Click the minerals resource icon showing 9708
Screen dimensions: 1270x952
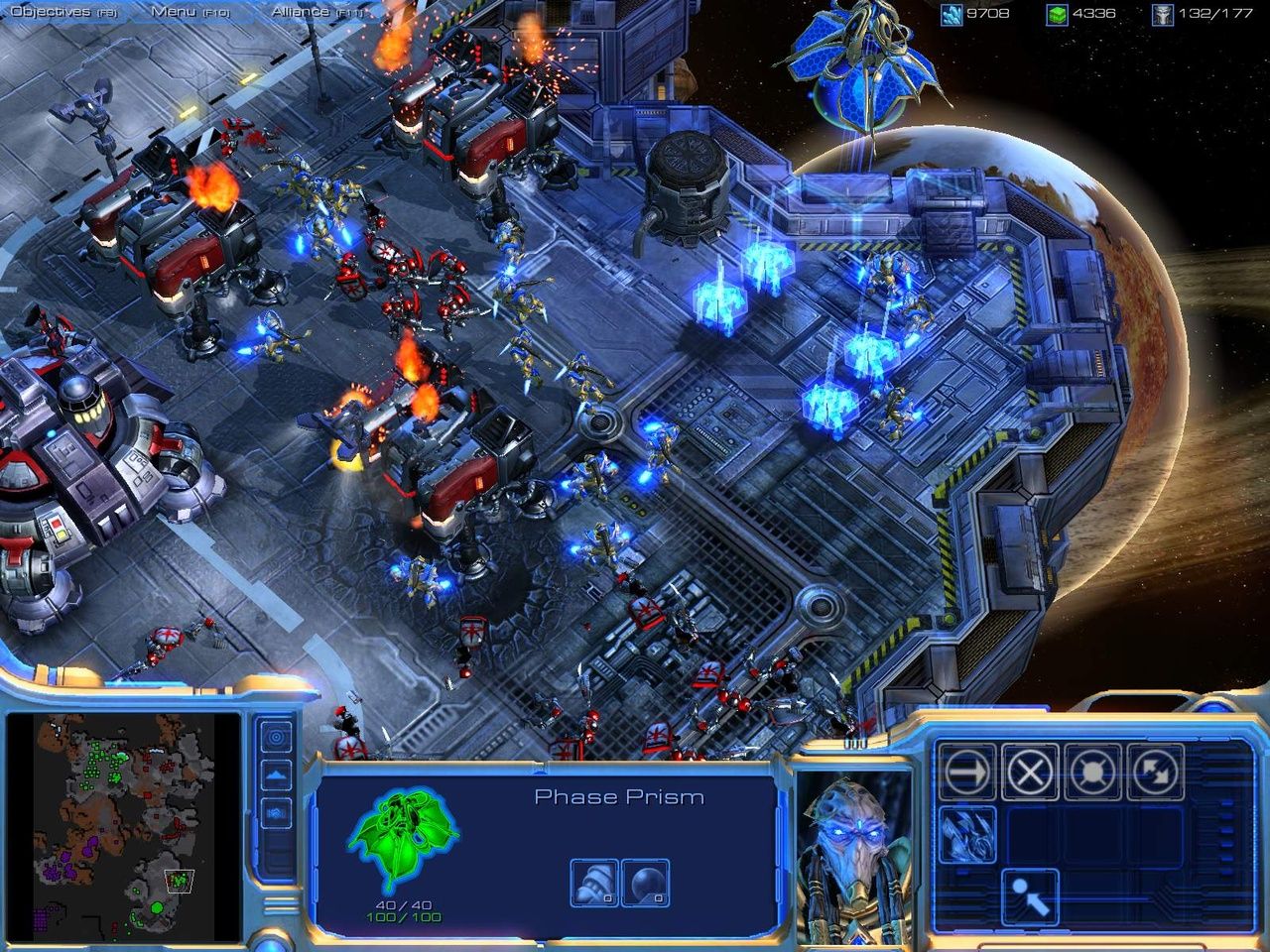952,13
